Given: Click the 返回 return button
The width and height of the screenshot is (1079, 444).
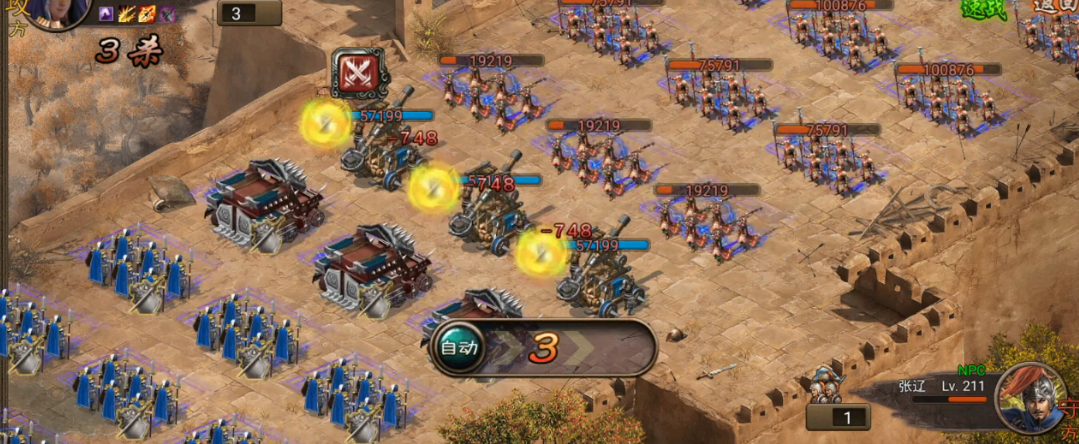Looking at the screenshot, I should (x=1052, y=6).
